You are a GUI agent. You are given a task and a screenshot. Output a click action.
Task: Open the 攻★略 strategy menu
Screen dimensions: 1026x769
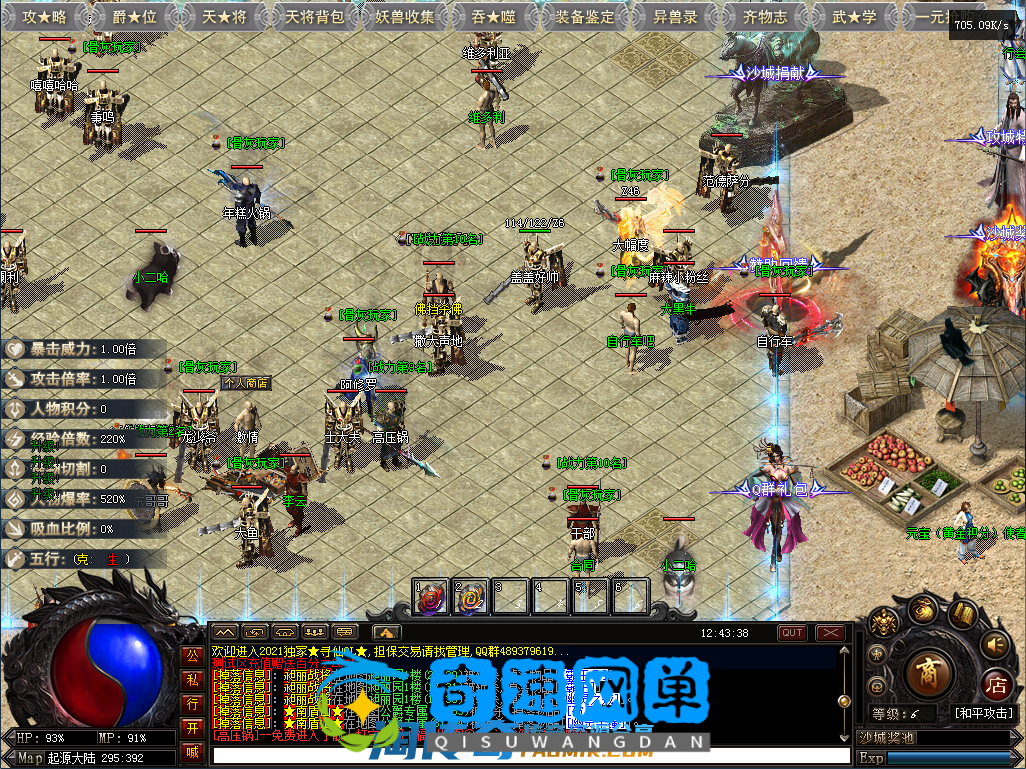(44, 16)
